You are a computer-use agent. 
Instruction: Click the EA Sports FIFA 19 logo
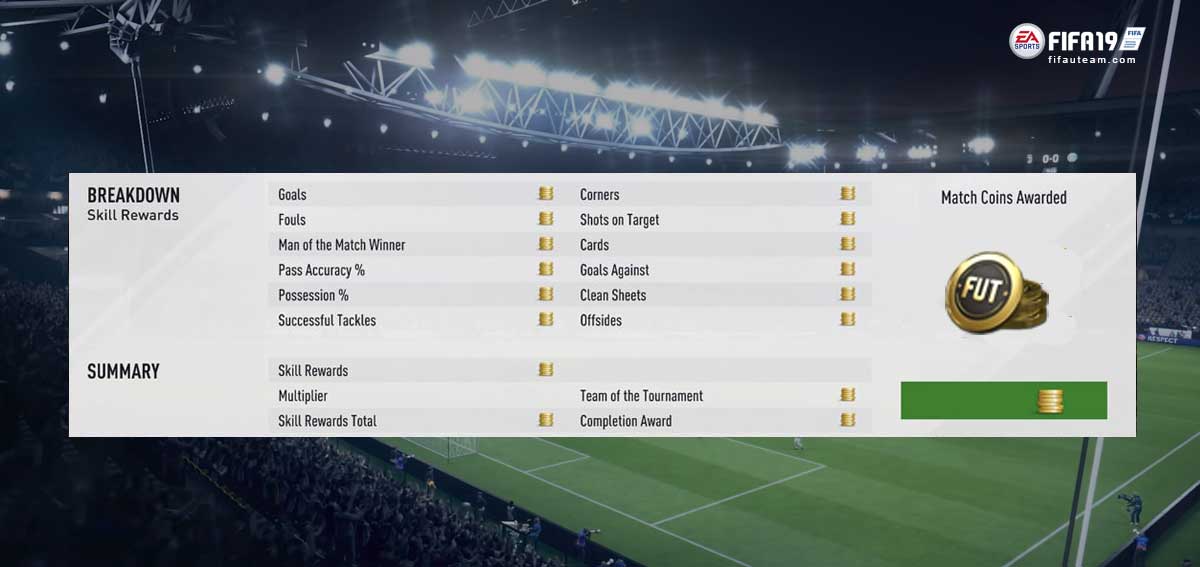[x=1076, y=40]
